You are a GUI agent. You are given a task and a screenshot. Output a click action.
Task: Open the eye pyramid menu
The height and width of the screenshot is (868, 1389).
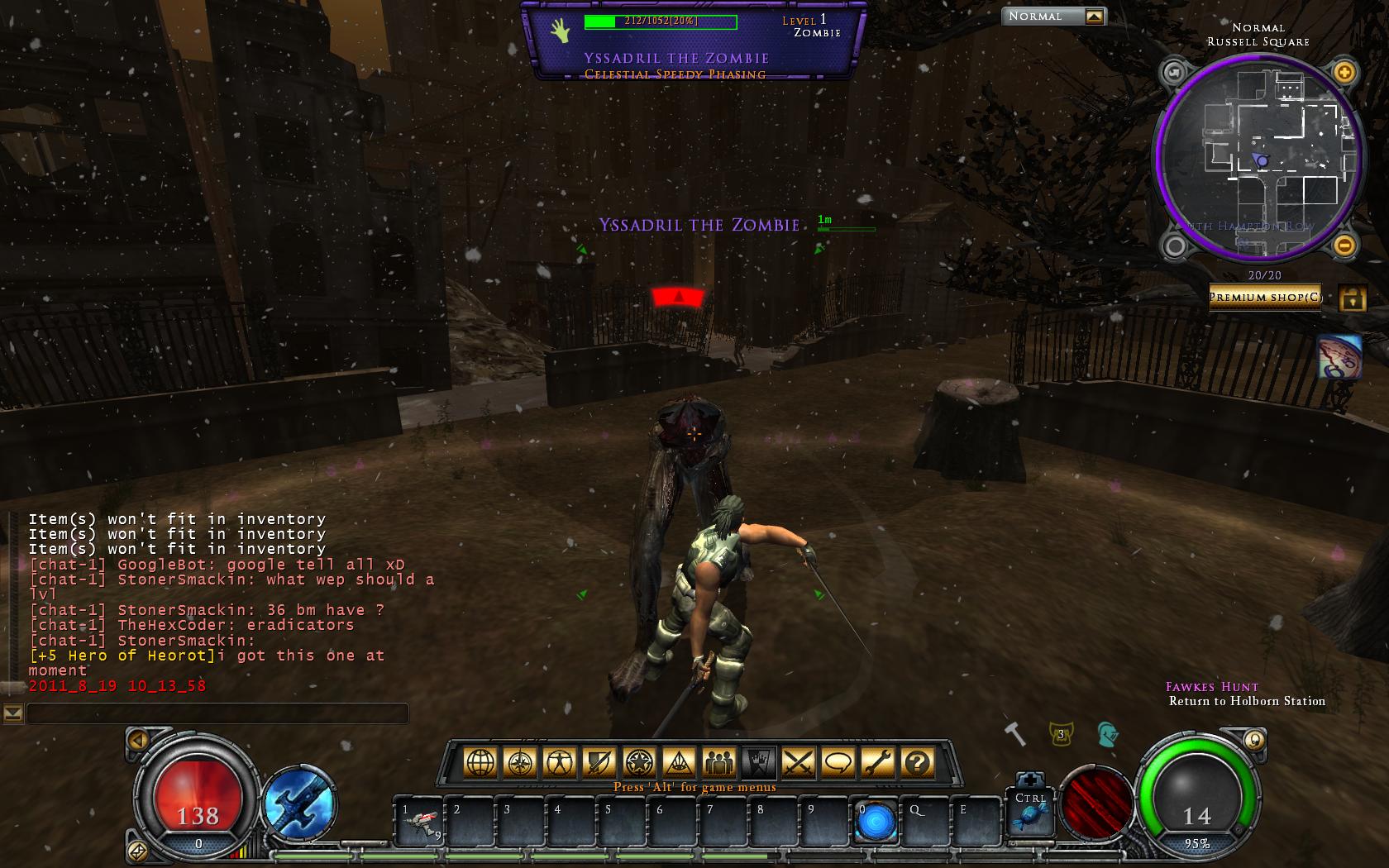679,762
